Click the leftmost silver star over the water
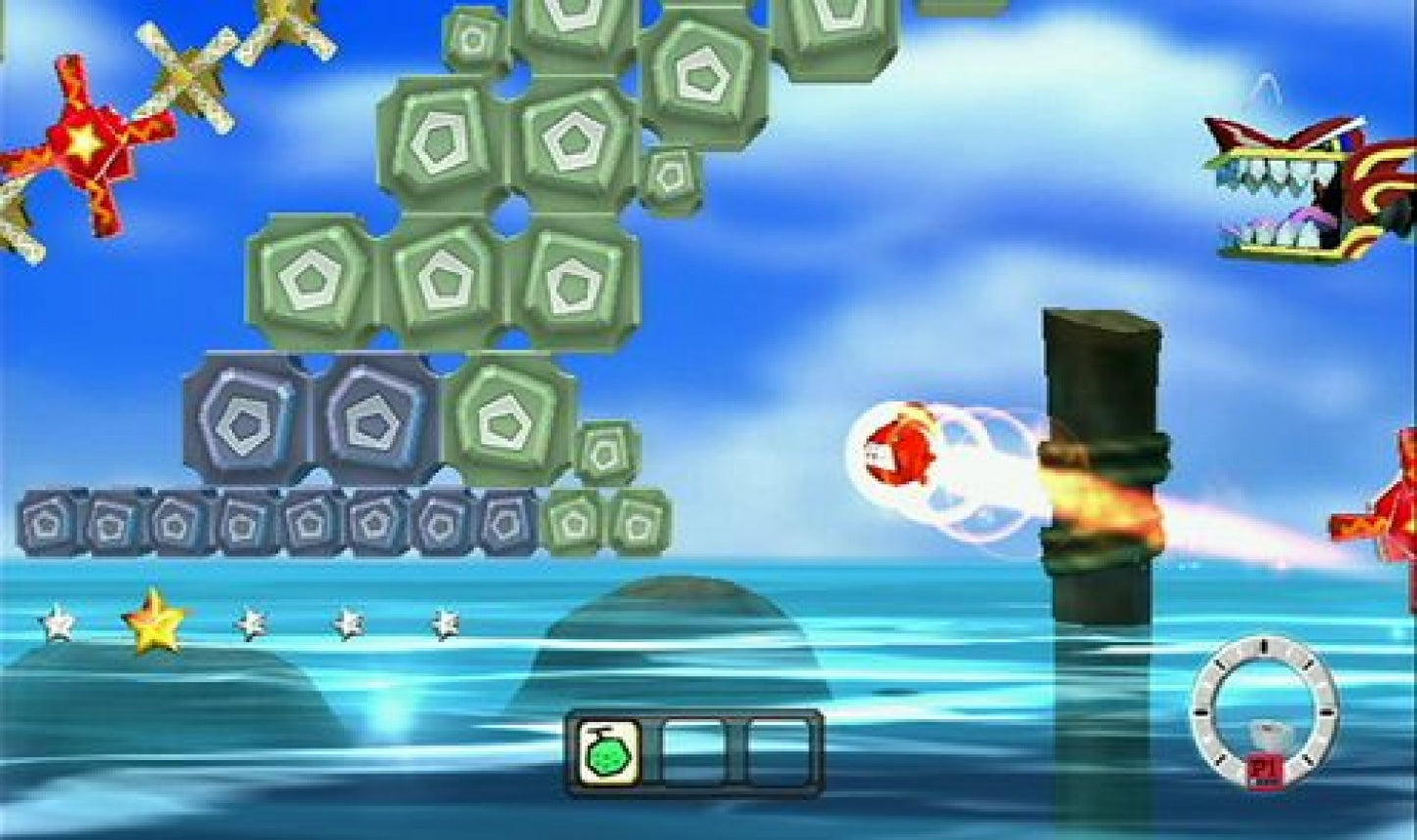 [57, 620]
